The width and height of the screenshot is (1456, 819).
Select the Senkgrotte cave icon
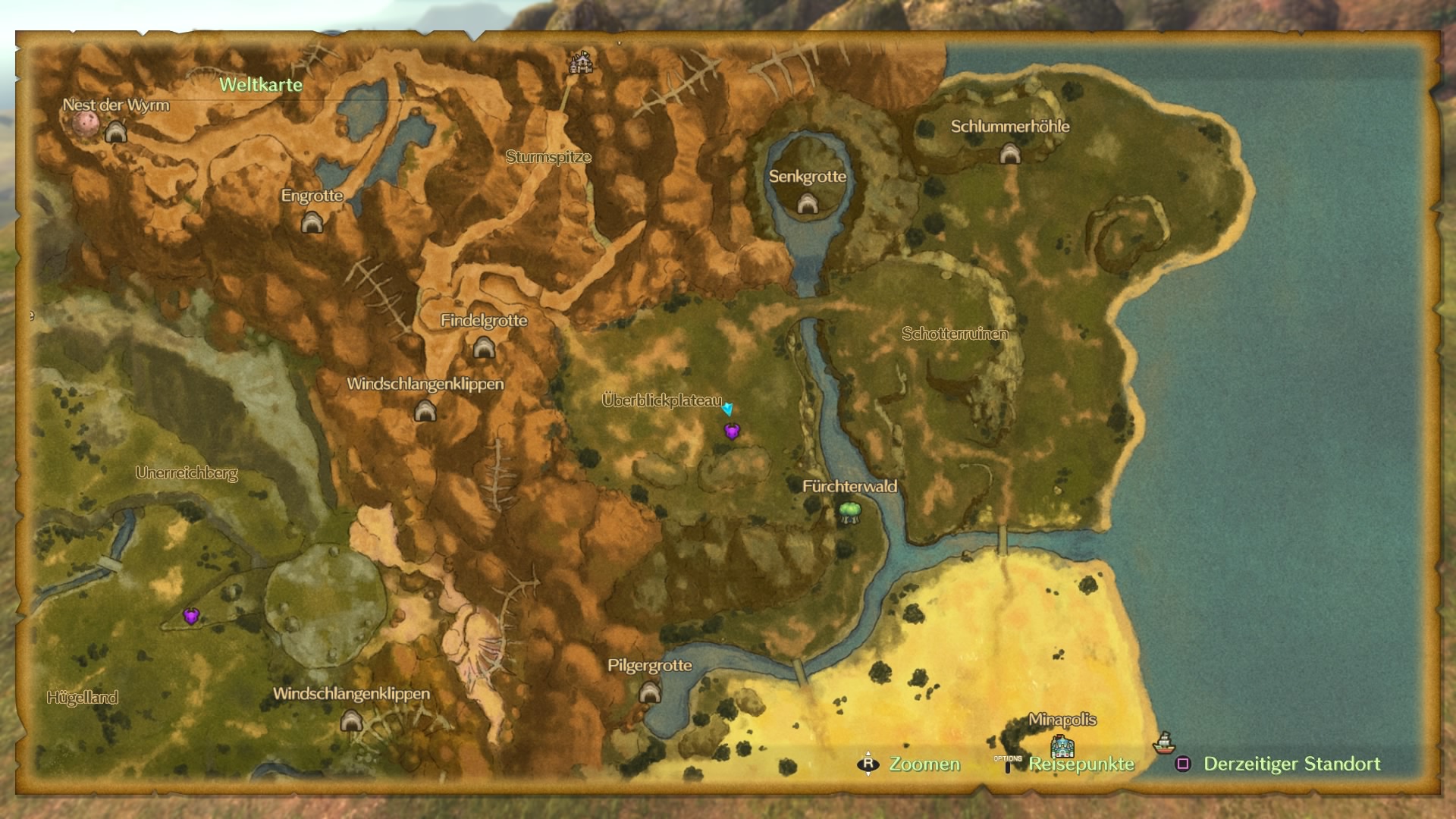point(807,203)
